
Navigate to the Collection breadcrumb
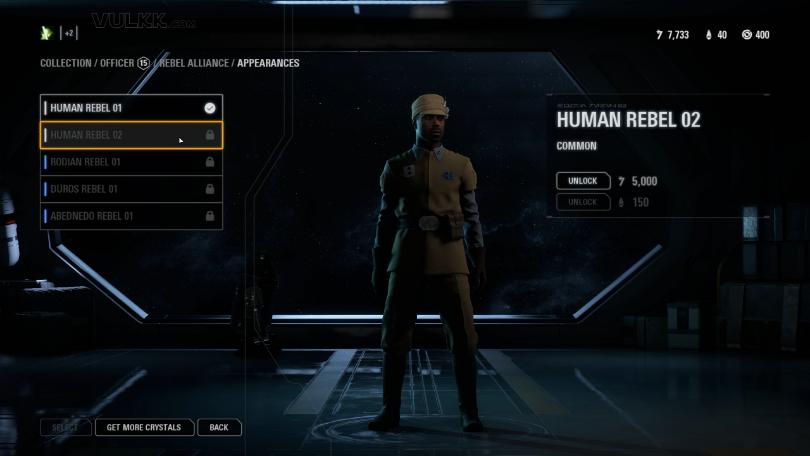tap(65, 63)
